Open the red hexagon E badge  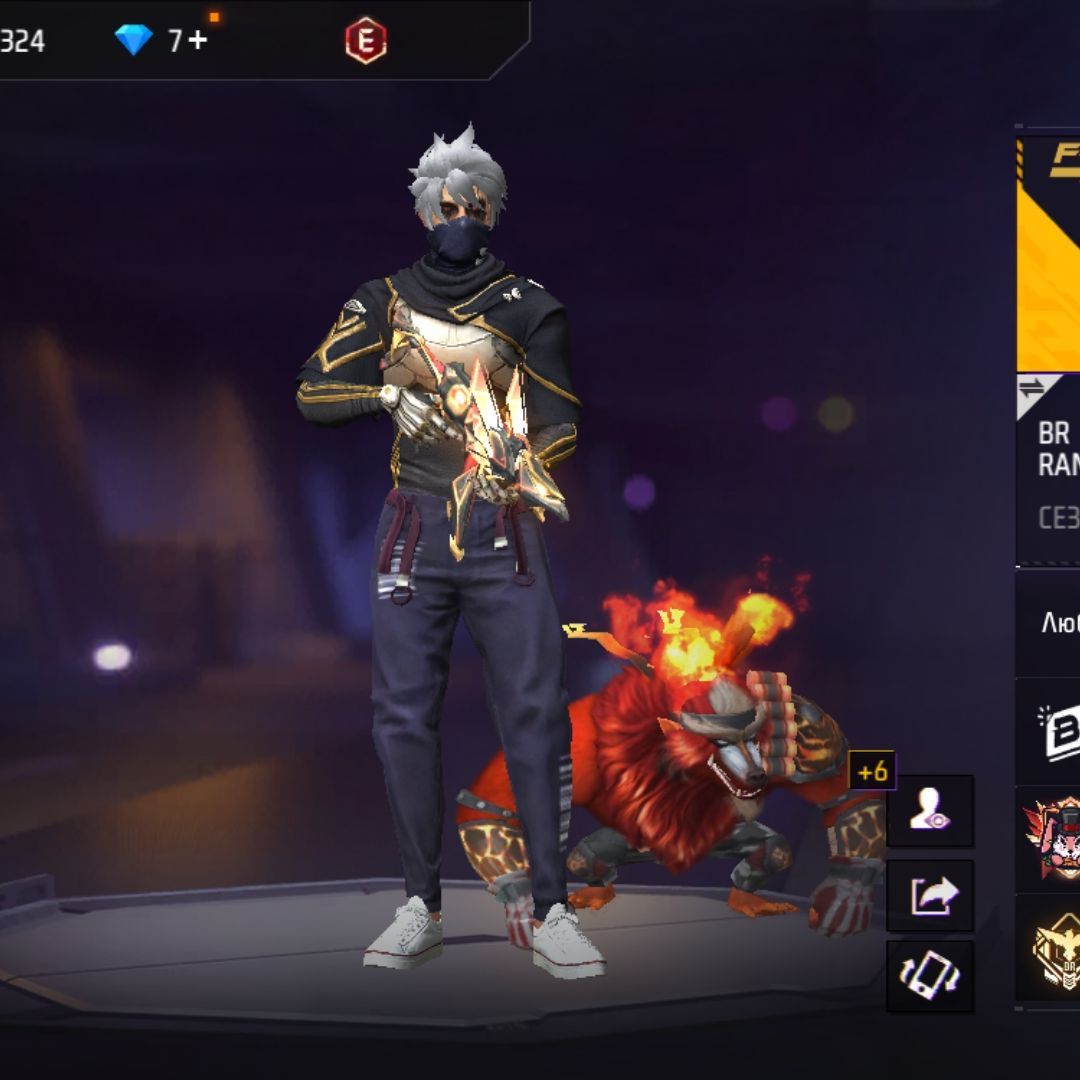(x=365, y=41)
